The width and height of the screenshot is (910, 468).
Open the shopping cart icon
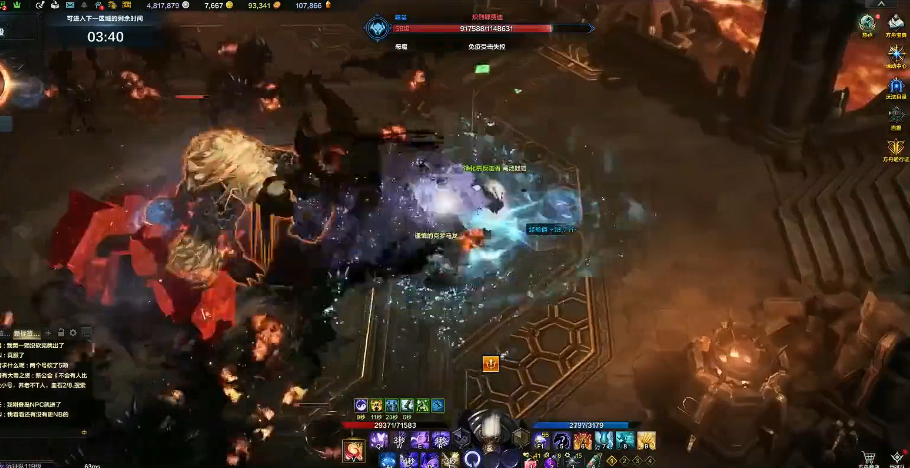[x=868, y=457]
